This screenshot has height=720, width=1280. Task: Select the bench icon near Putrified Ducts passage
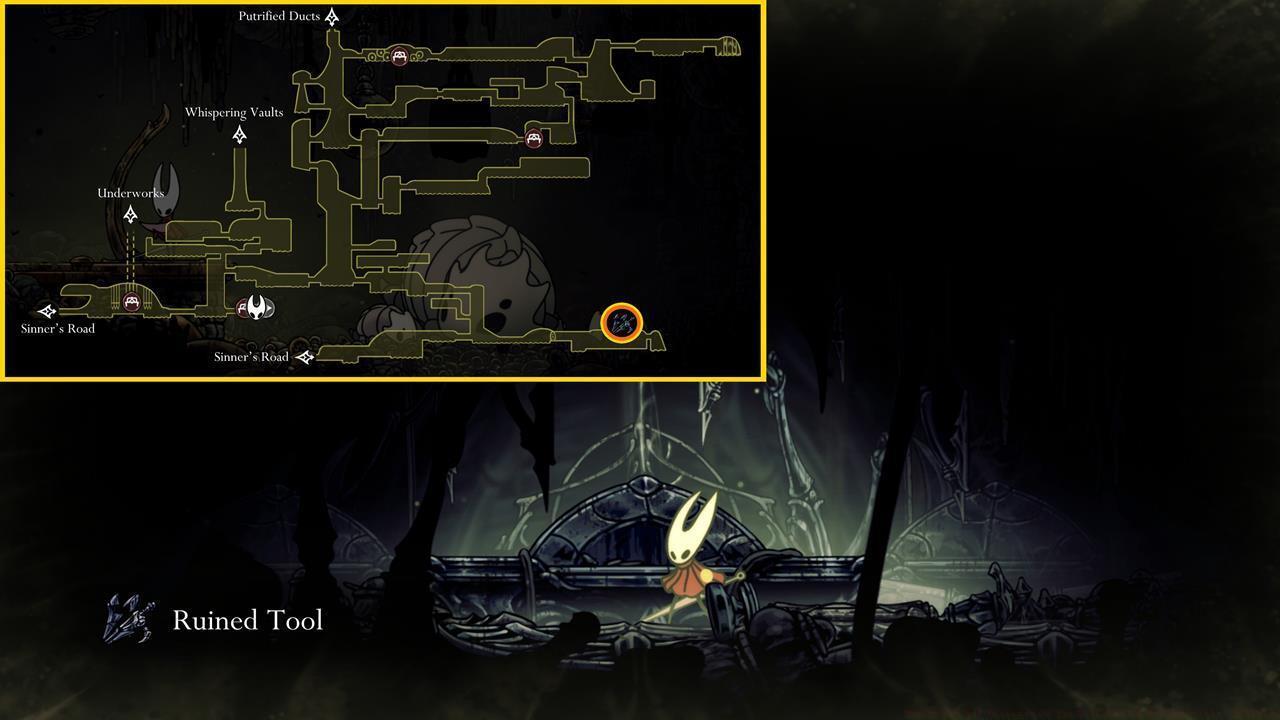click(x=401, y=56)
